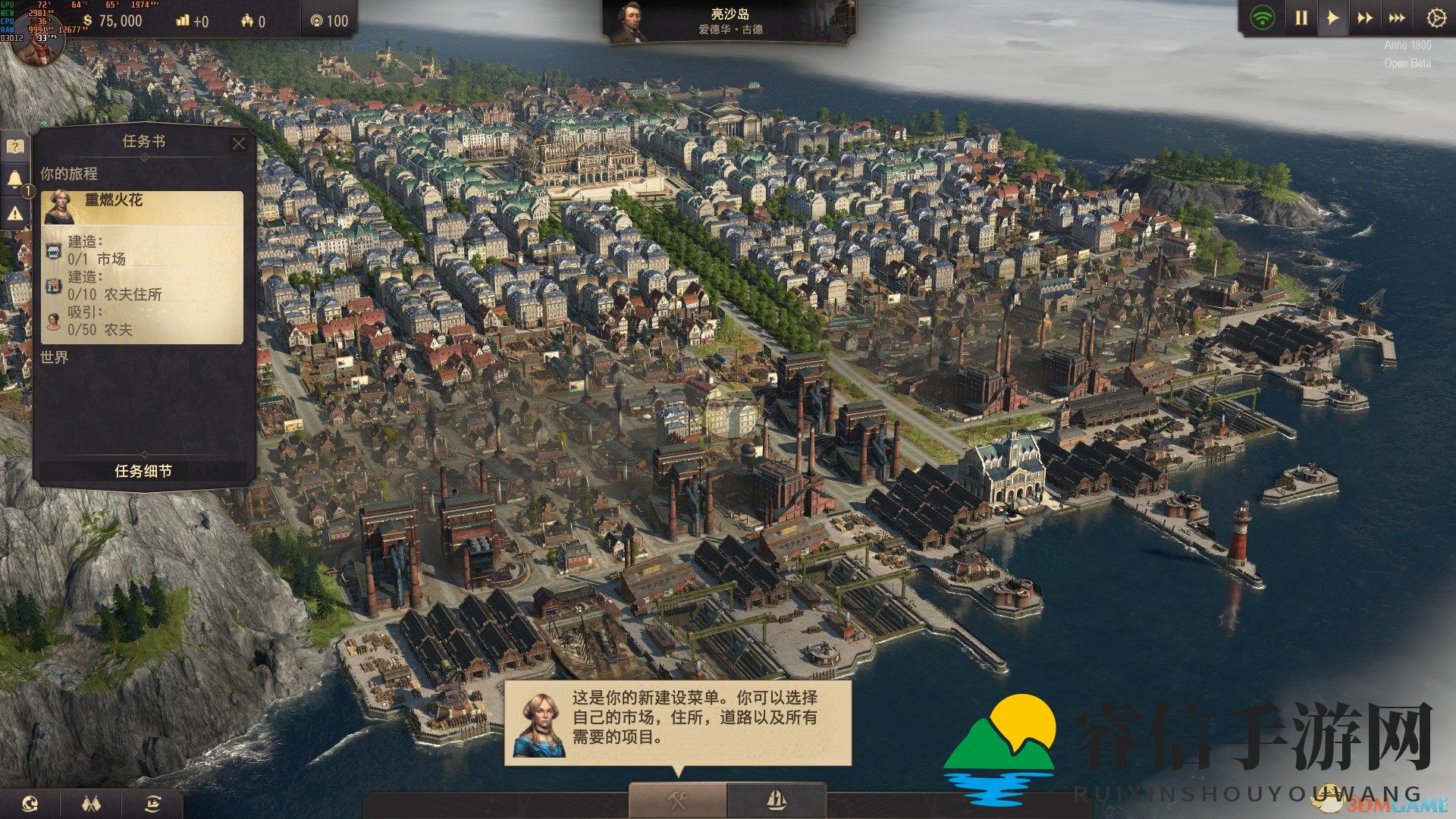
Task: Open 任务细节 quest details
Action: 143,471
